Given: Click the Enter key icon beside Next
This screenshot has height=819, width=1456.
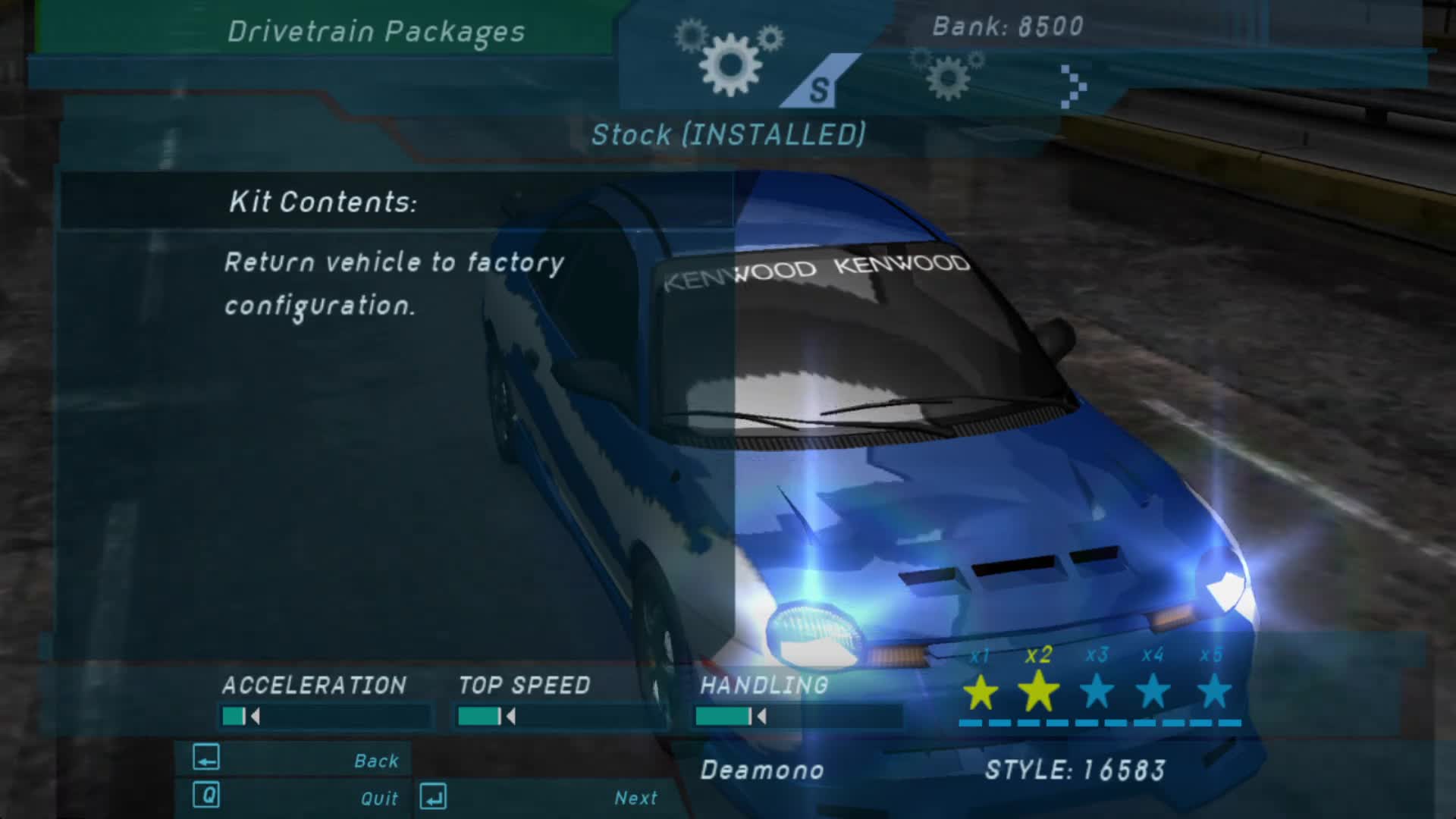Looking at the screenshot, I should [x=432, y=797].
